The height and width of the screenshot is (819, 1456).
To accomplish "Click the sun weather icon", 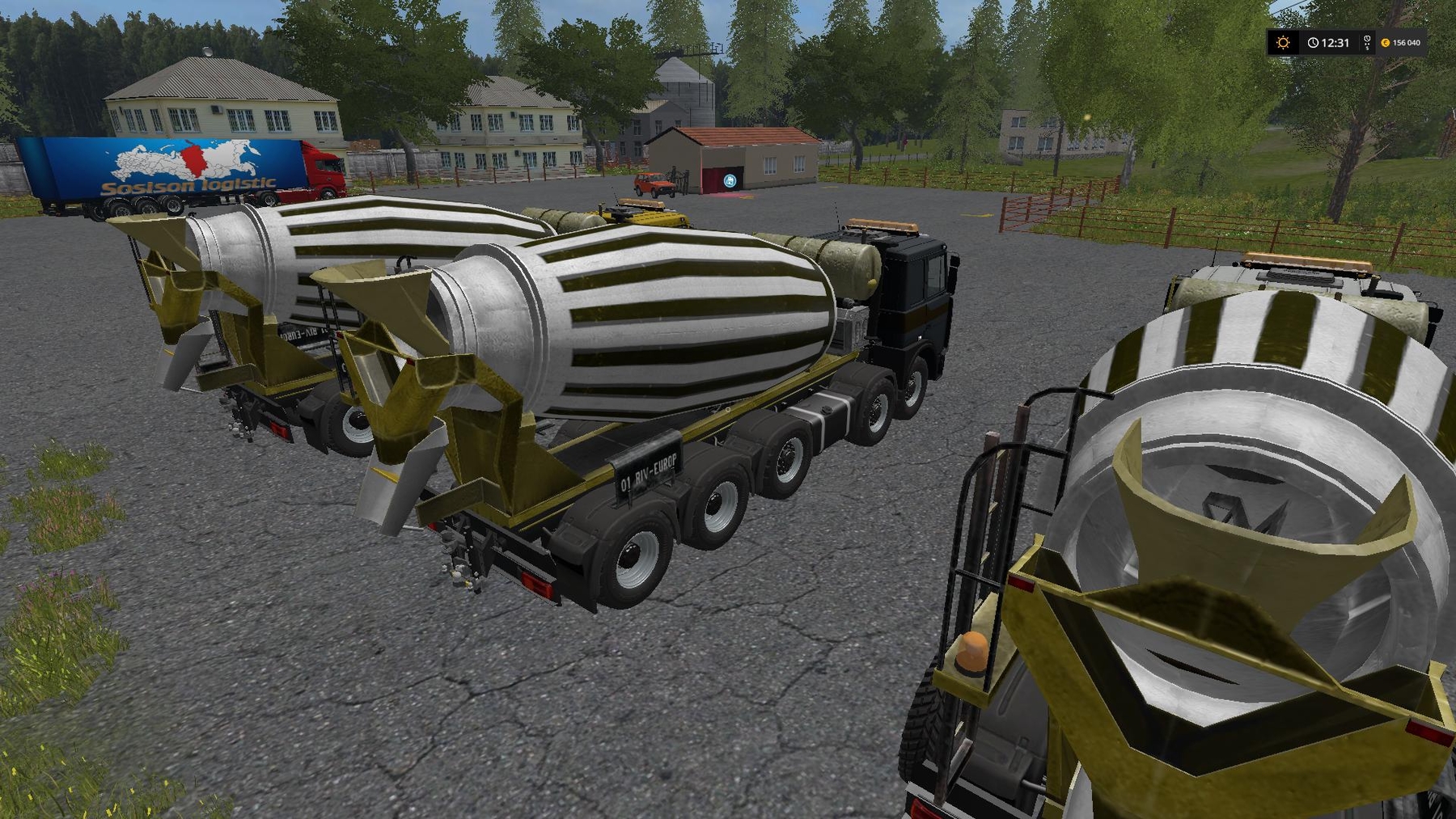I will 1283,42.
